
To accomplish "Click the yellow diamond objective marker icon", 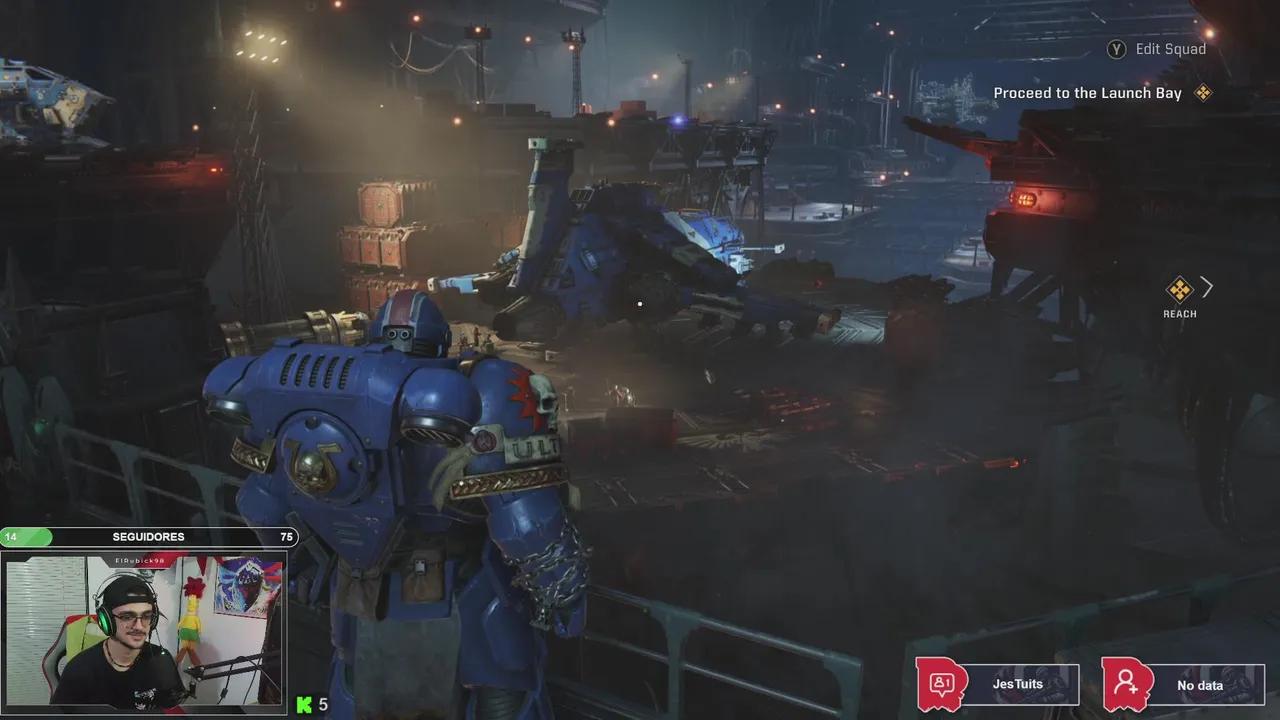I will tap(1203, 92).
